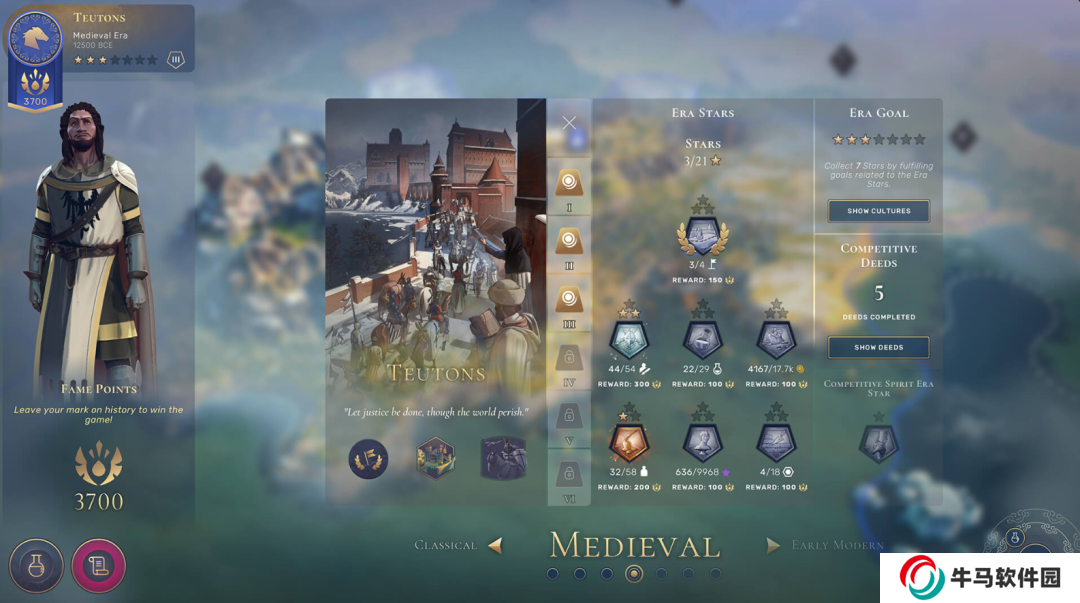The image size is (1080, 603).
Task: Close the Teutons culture panel
Action: click(x=569, y=123)
